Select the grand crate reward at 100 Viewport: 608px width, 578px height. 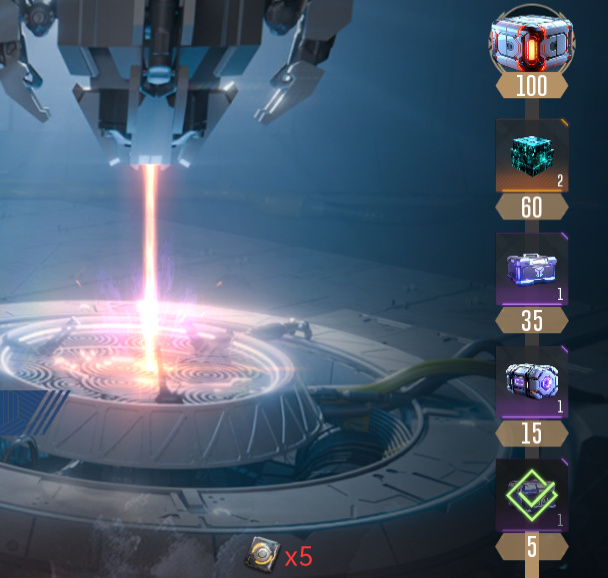pos(531,40)
